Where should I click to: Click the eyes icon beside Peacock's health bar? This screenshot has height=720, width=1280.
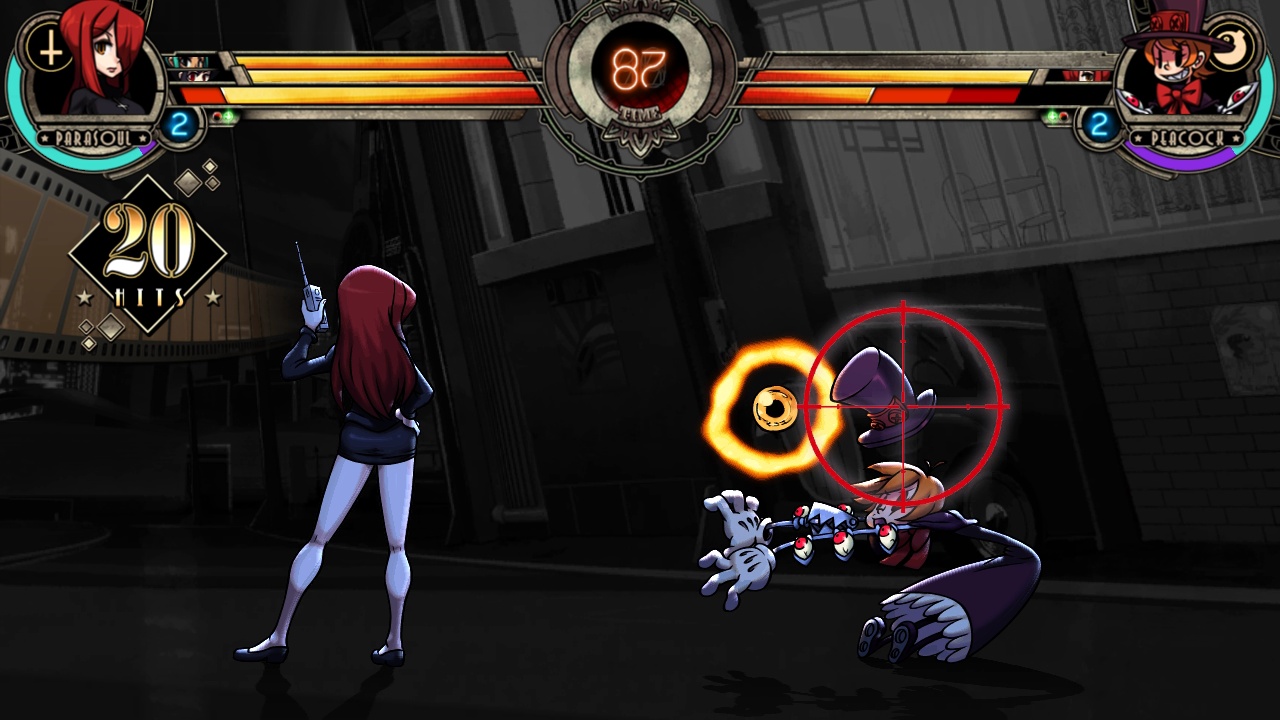point(1085,74)
